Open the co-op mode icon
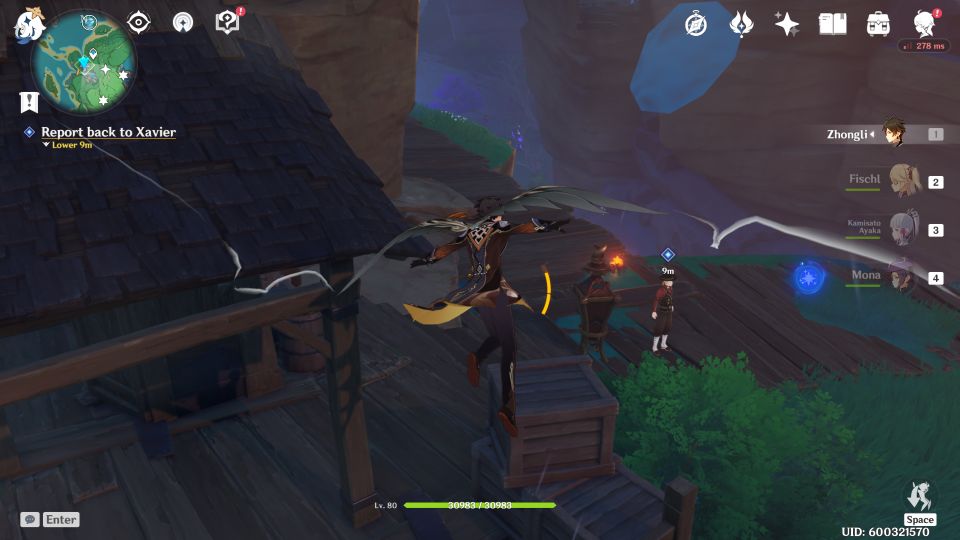 click(182, 23)
